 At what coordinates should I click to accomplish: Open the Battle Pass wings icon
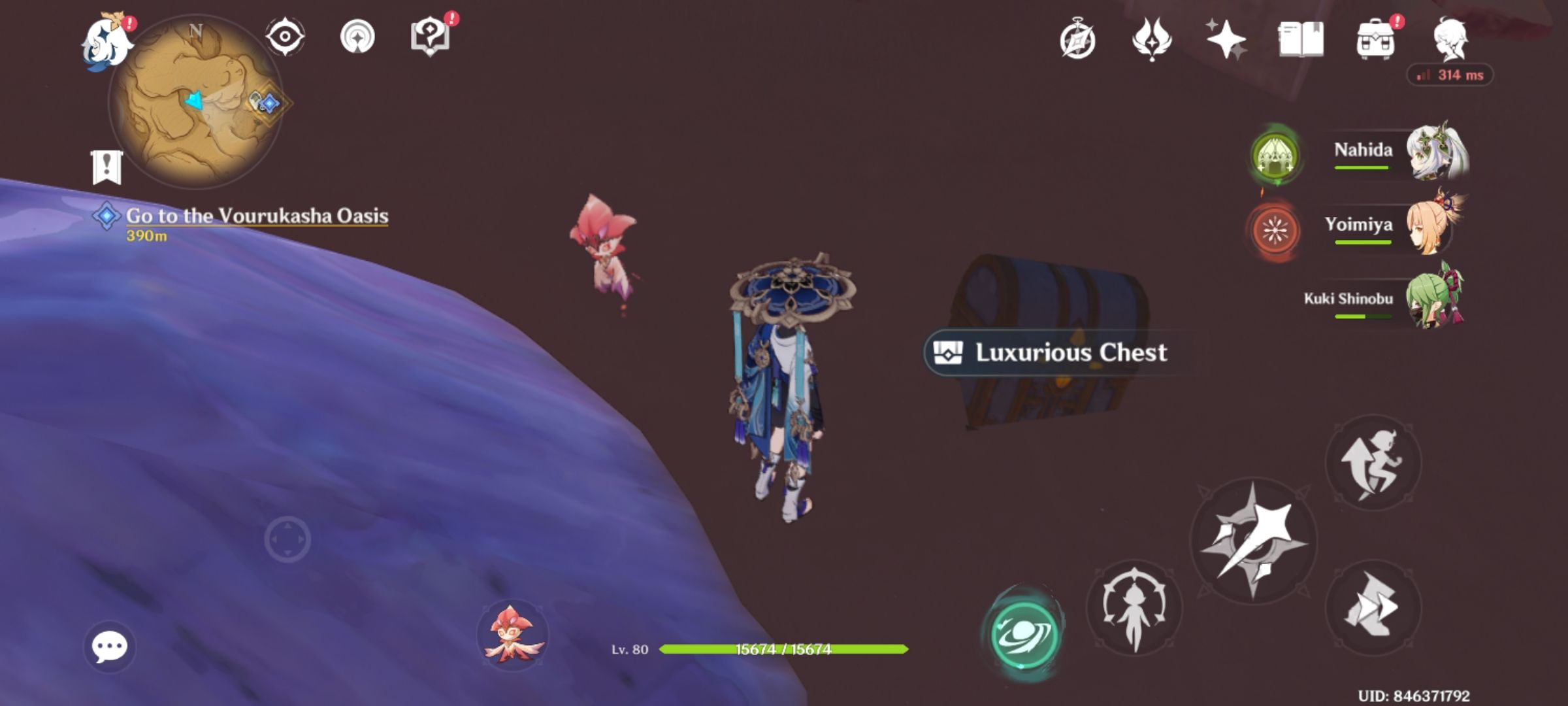tap(1154, 39)
